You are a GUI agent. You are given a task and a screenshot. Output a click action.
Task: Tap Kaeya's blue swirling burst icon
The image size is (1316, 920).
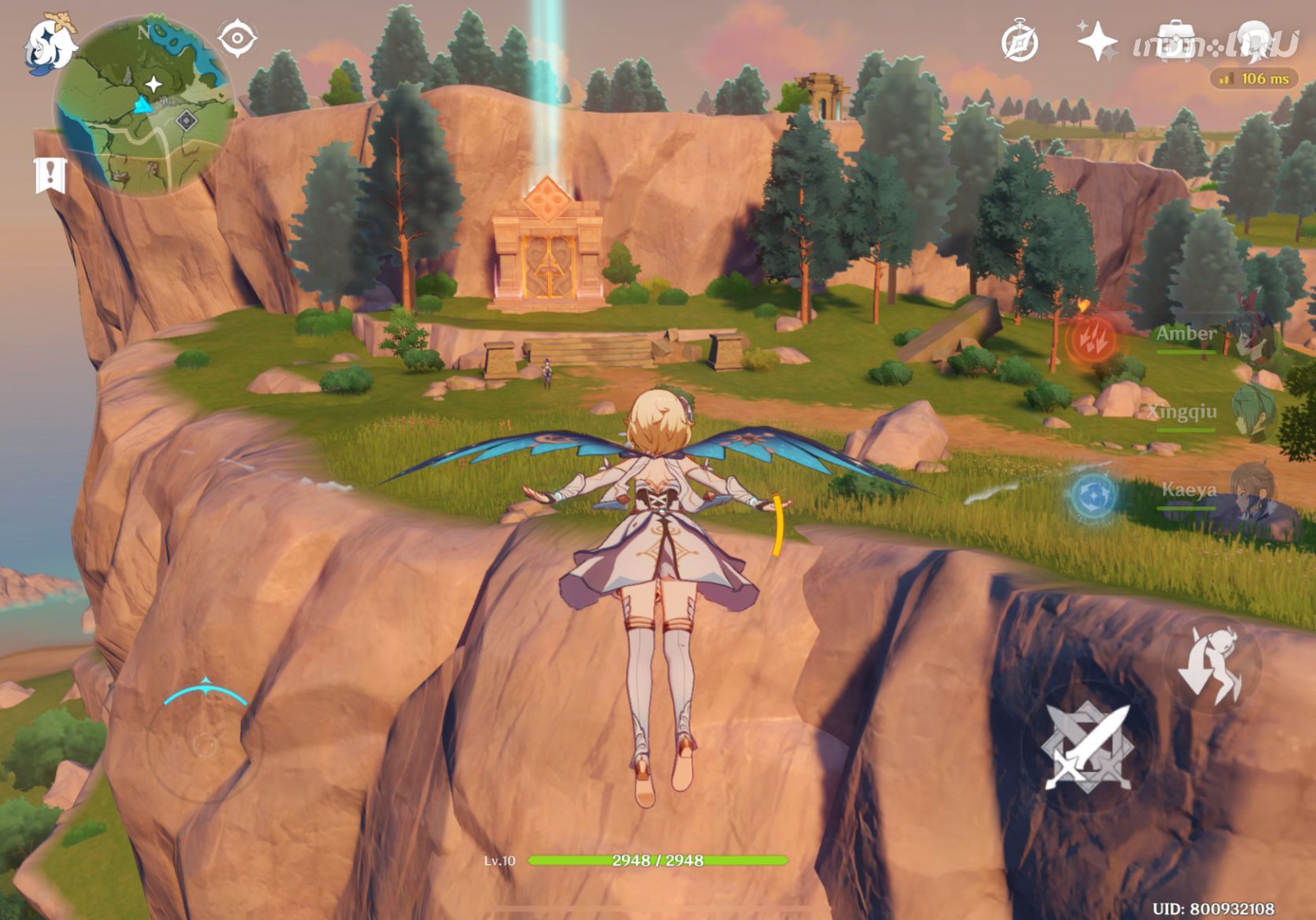point(1093,496)
